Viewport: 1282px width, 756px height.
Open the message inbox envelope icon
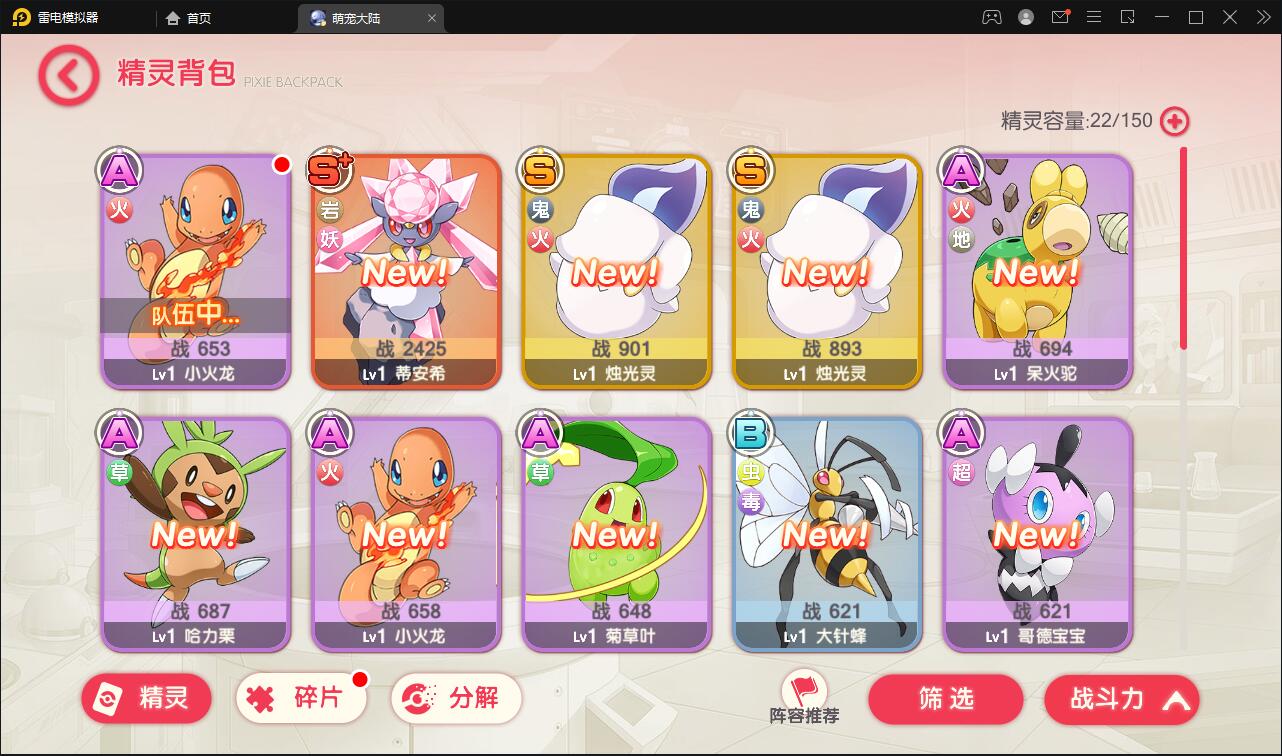1059,17
